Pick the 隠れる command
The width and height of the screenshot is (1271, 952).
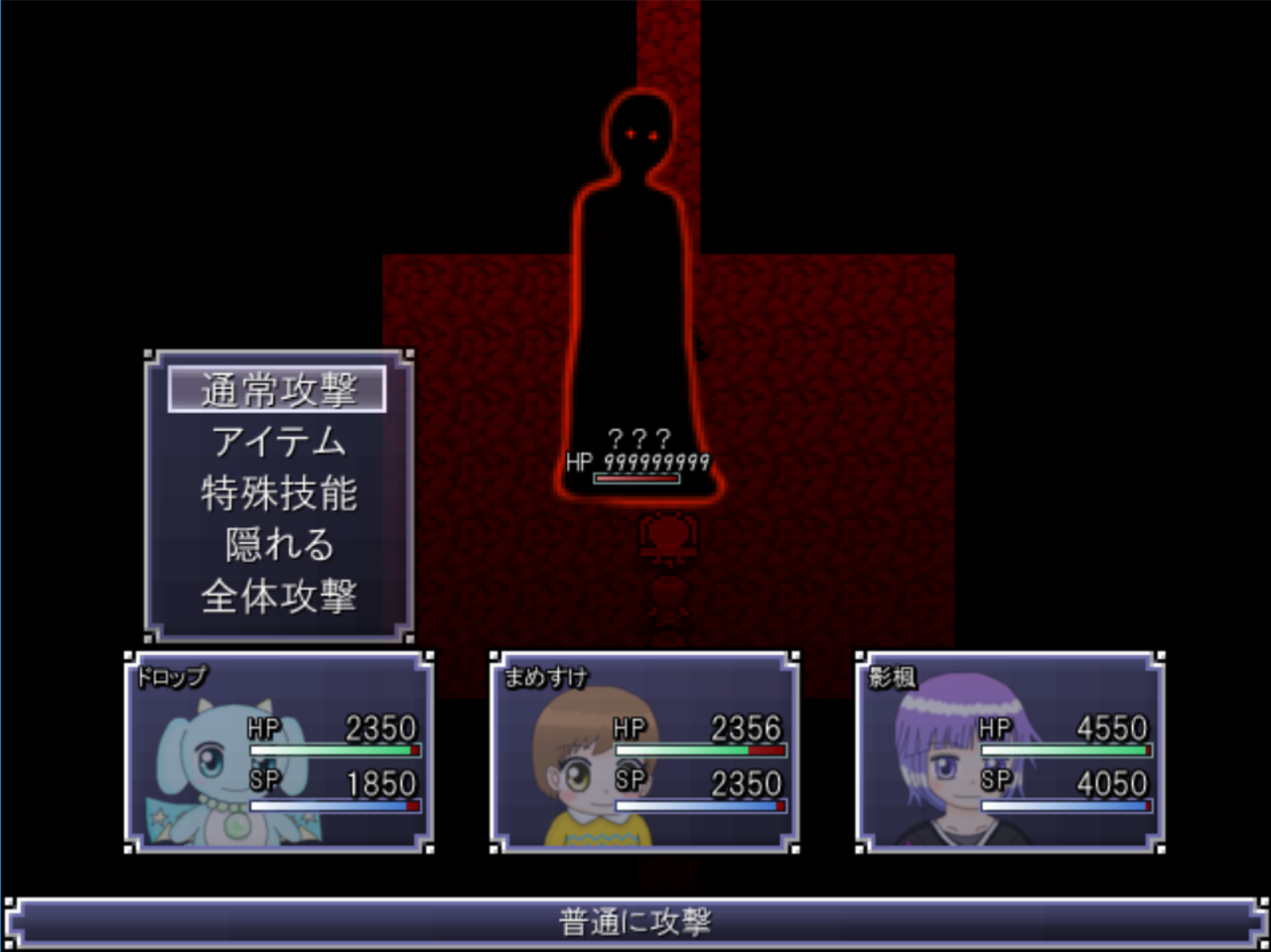pos(278,545)
